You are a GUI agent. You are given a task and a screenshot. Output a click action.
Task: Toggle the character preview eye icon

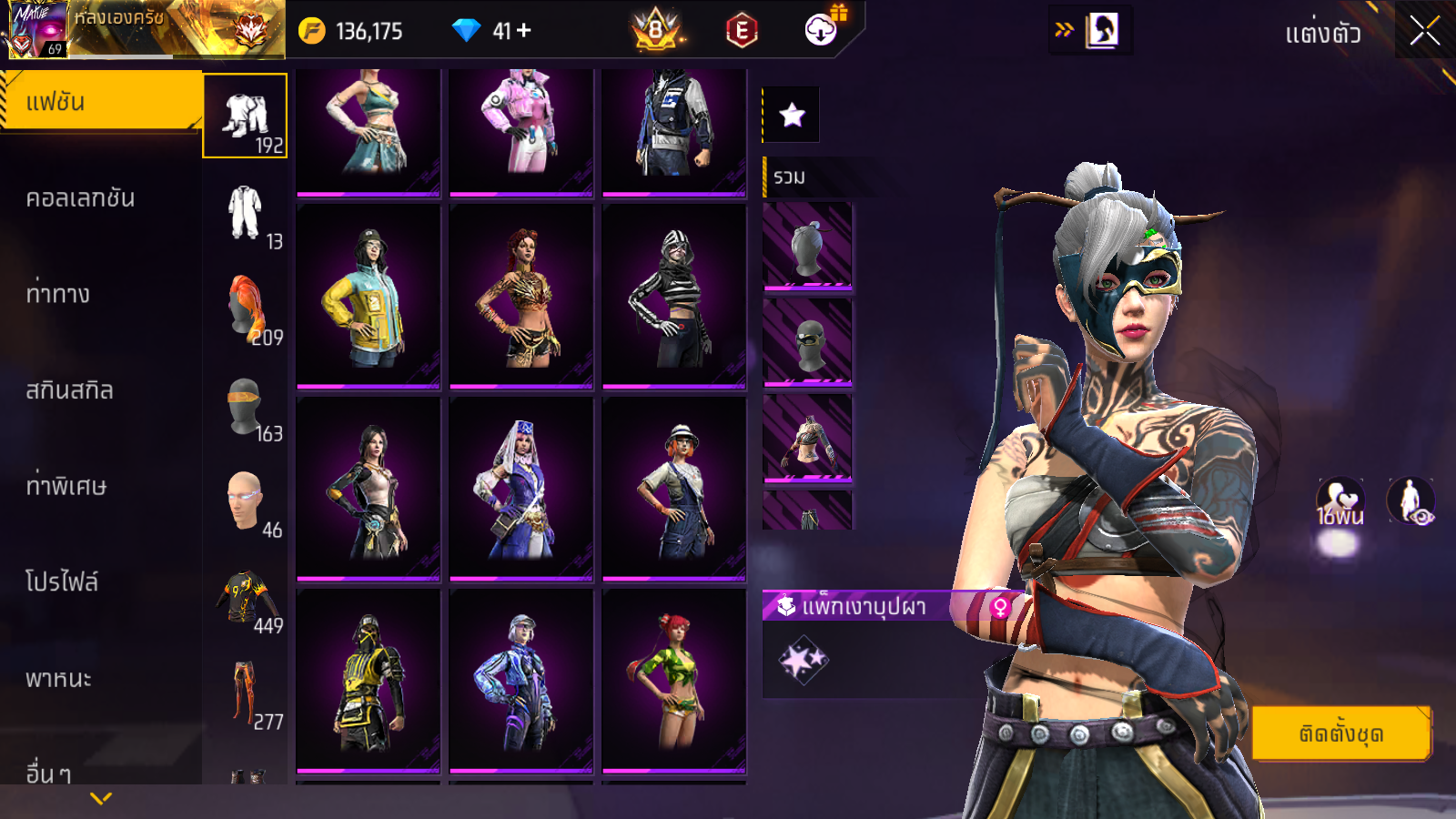click(1410, 501)
